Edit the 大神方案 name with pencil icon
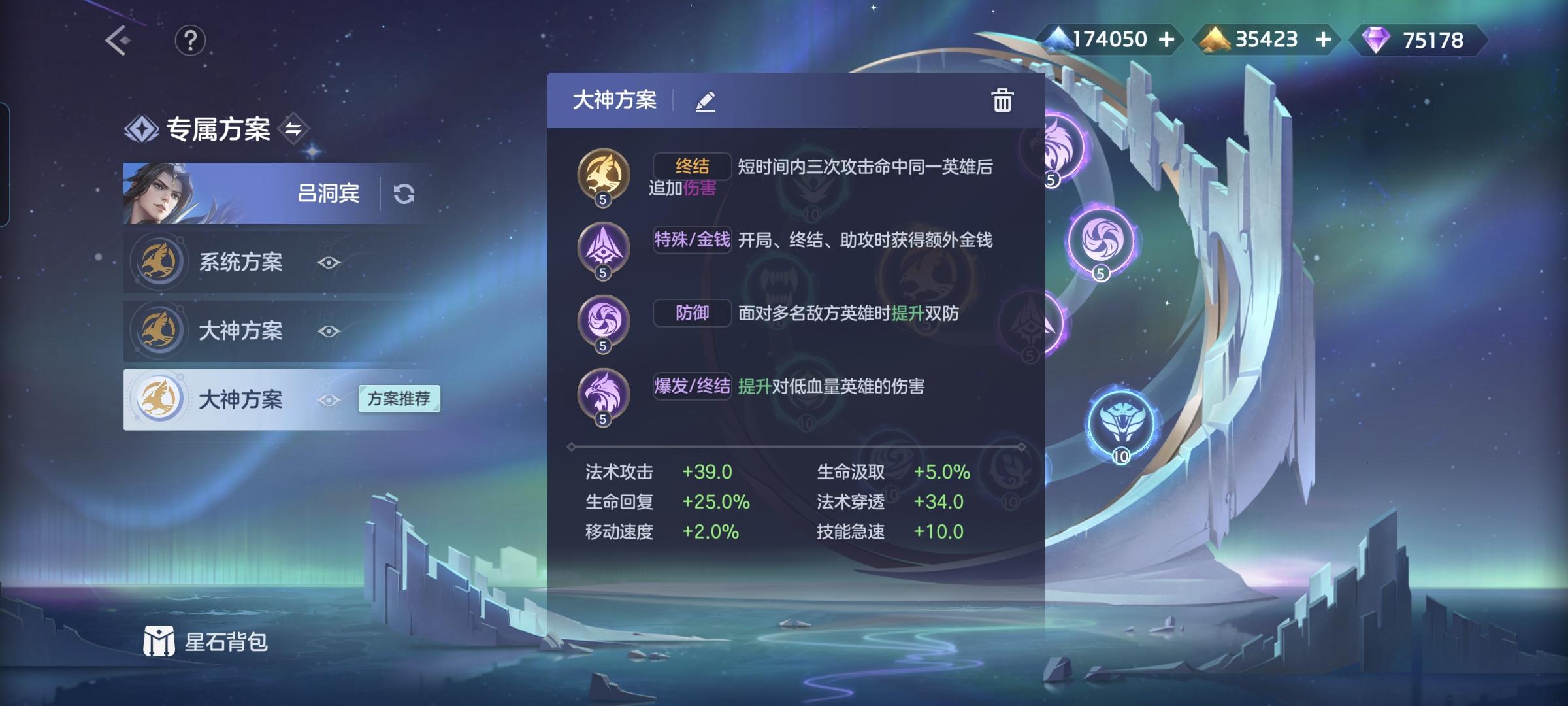Image resolution: width=1568 pixels, height=706 pixels. click(x=706, y=101)
